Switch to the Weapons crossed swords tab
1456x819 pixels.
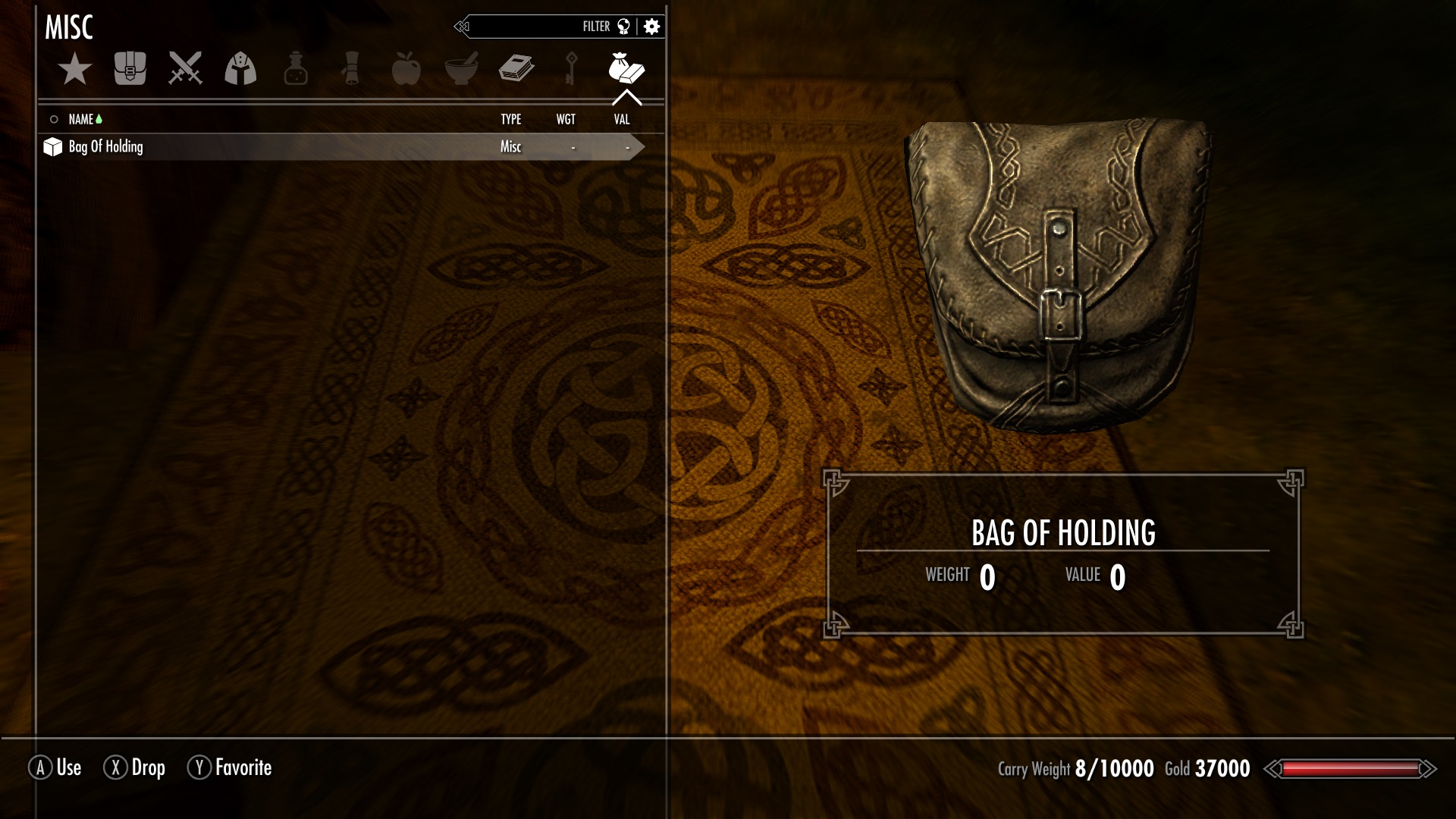click(185, 69)
